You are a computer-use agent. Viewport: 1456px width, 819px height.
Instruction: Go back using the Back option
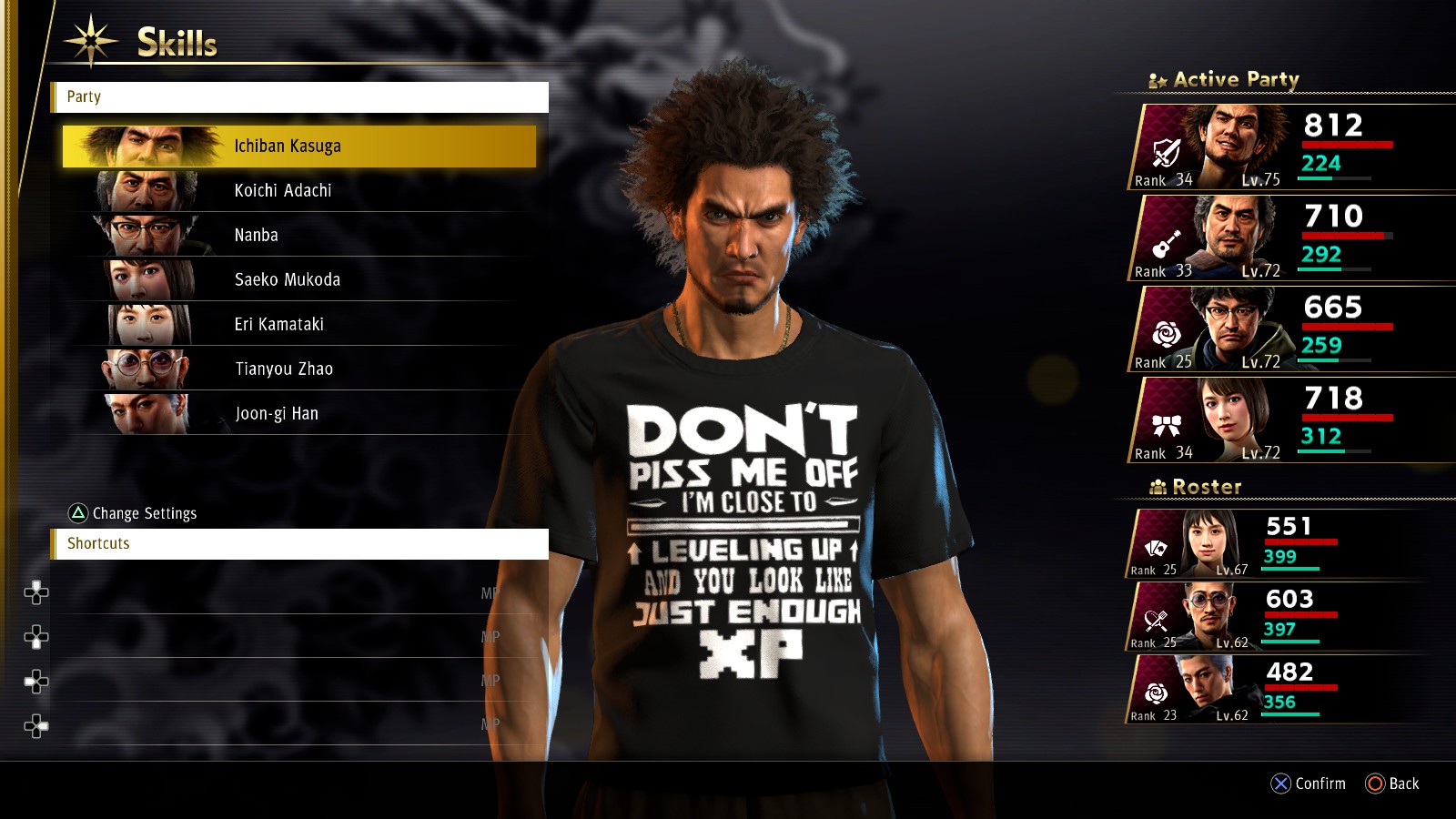[1392, 784]
